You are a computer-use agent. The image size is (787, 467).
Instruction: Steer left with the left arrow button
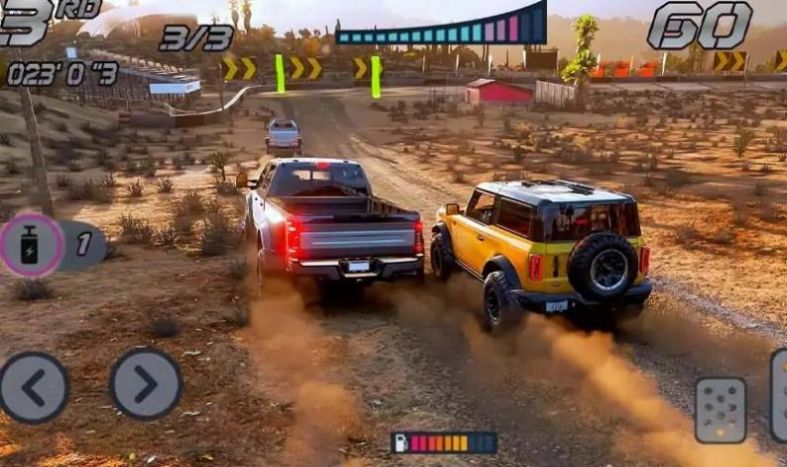[x=33, y=386]
